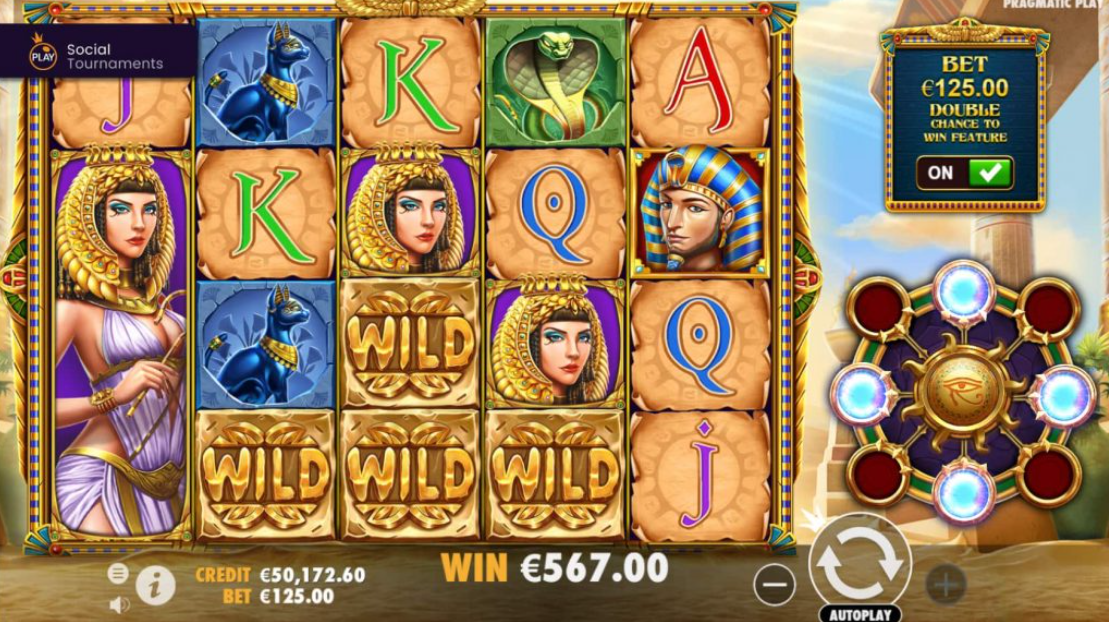Mute the sound with the speaker icon
Viewport: 1109px width, 622px height.
coord(119,604)
